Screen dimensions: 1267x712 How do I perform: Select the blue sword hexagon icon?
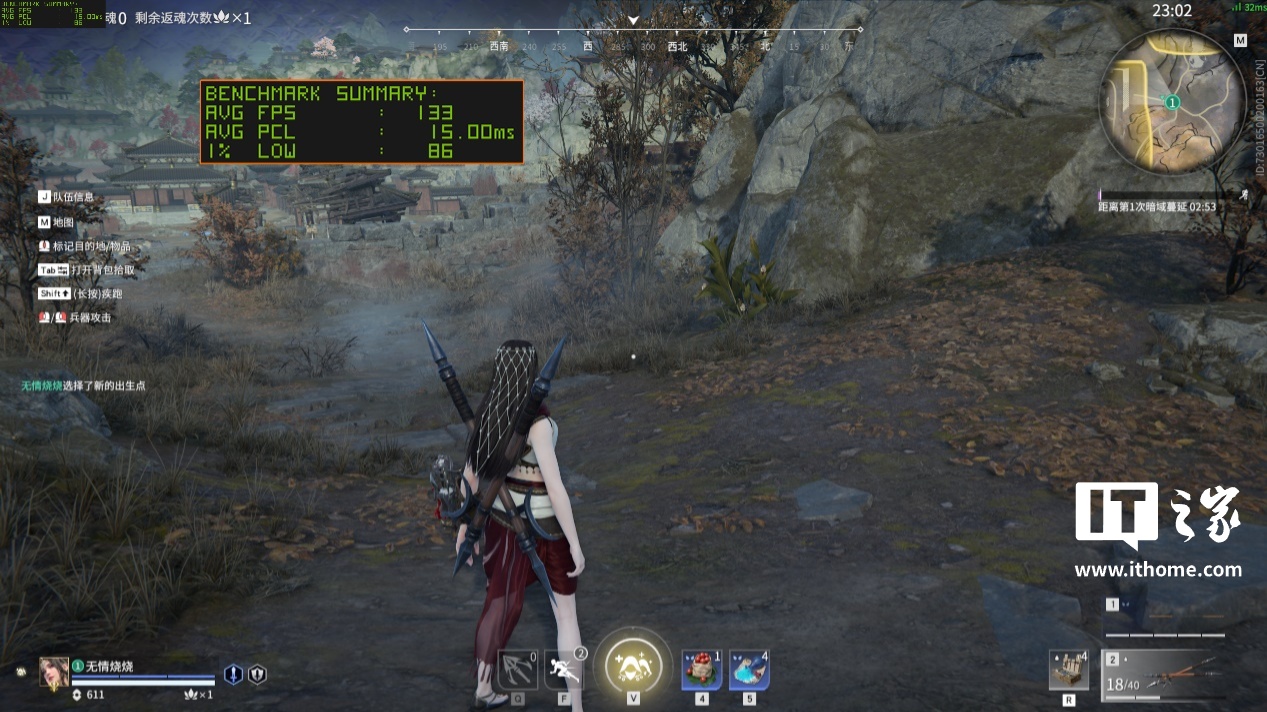pyautogui.click(x=233, y=675)
